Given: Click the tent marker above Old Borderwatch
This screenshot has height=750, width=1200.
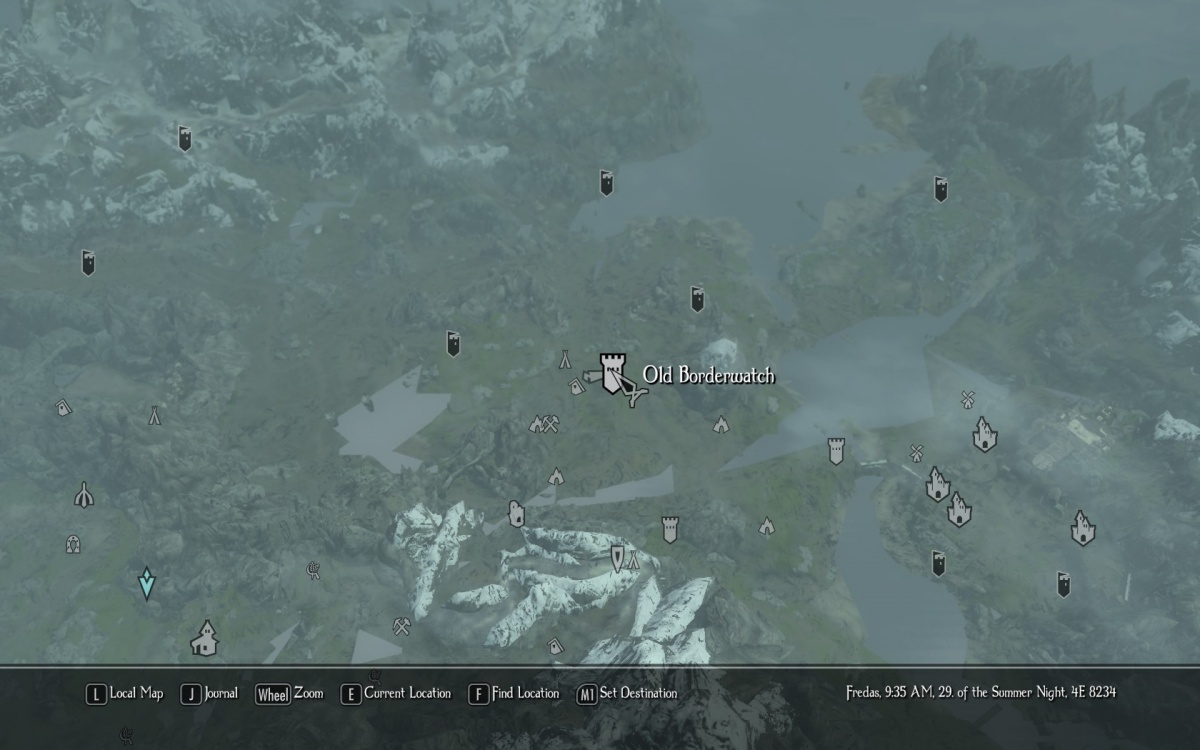Looking at the screenshot, I should point(564,358).
